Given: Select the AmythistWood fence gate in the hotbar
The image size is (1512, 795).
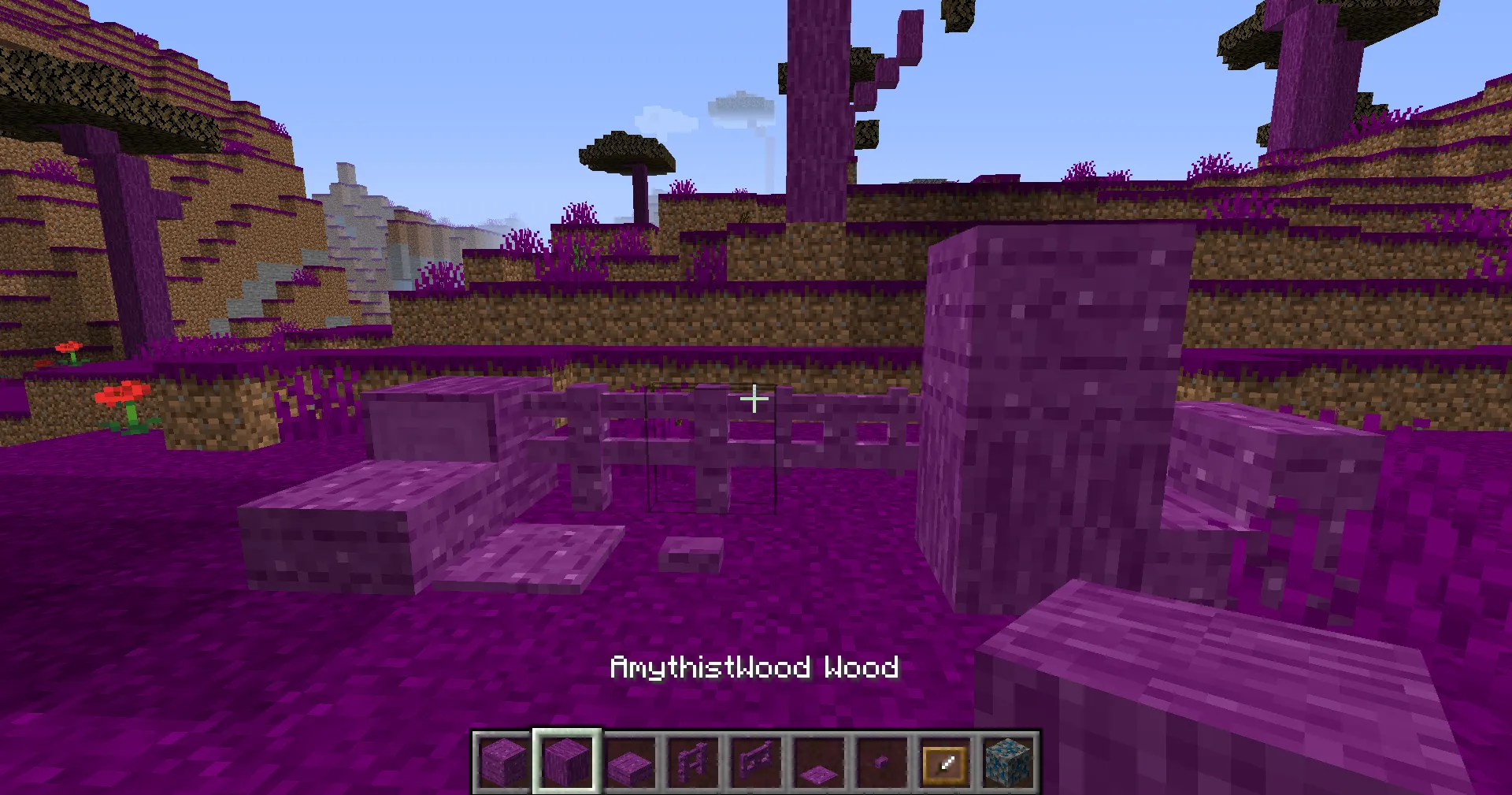Looking at the screenshot, I should 756,760.
